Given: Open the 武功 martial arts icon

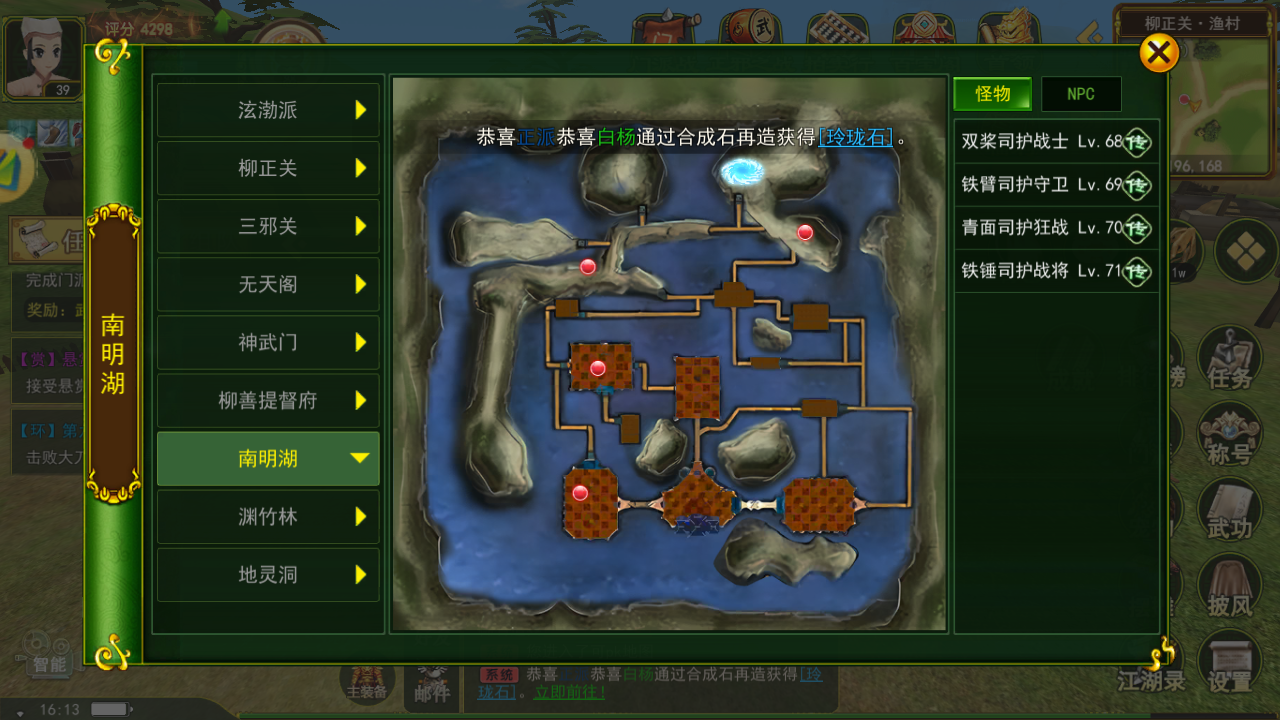Looking at the screenshot, I should [x=1229, y=510].
